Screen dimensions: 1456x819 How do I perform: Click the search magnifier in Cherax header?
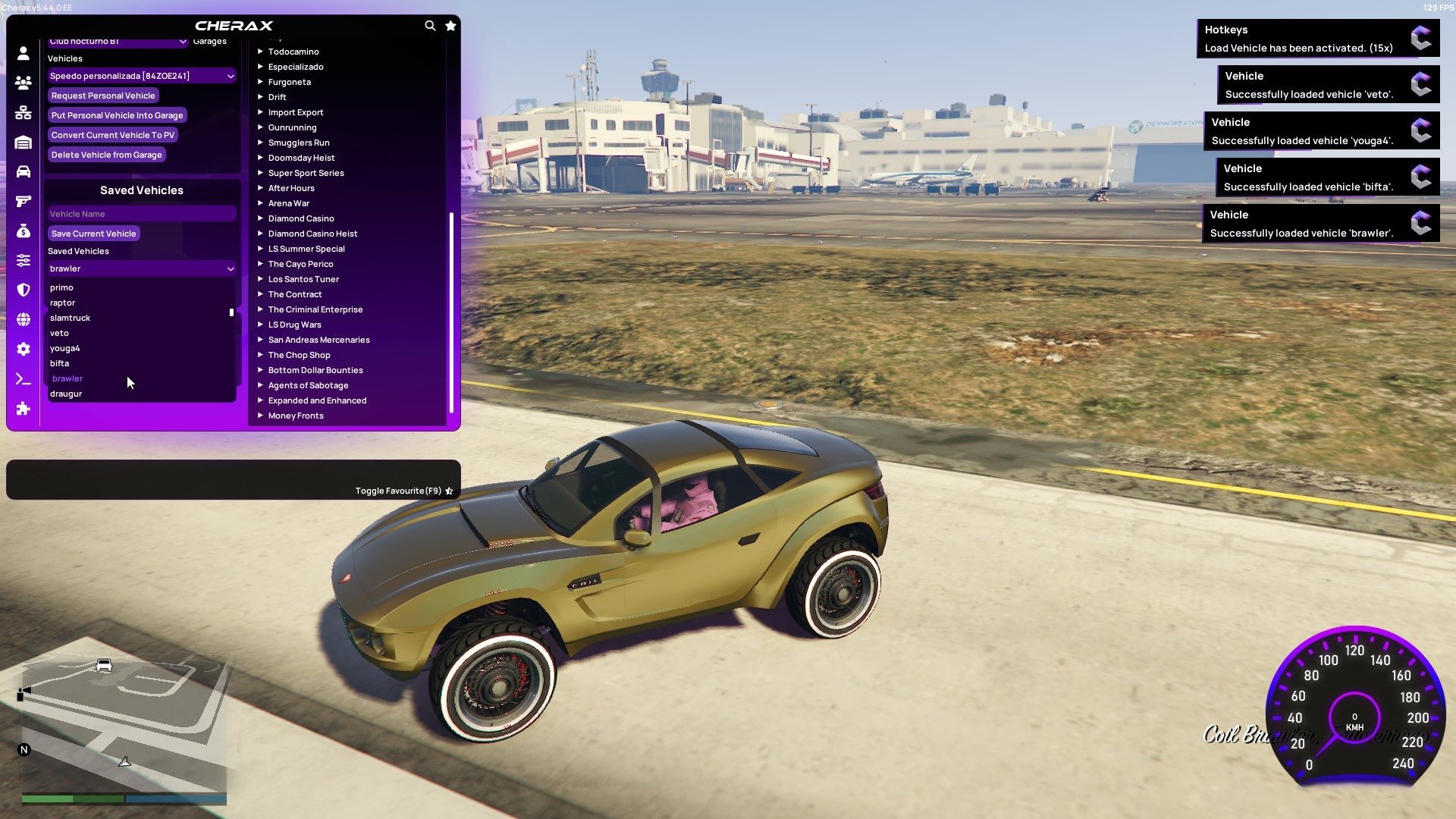click(x=429, y=24)
